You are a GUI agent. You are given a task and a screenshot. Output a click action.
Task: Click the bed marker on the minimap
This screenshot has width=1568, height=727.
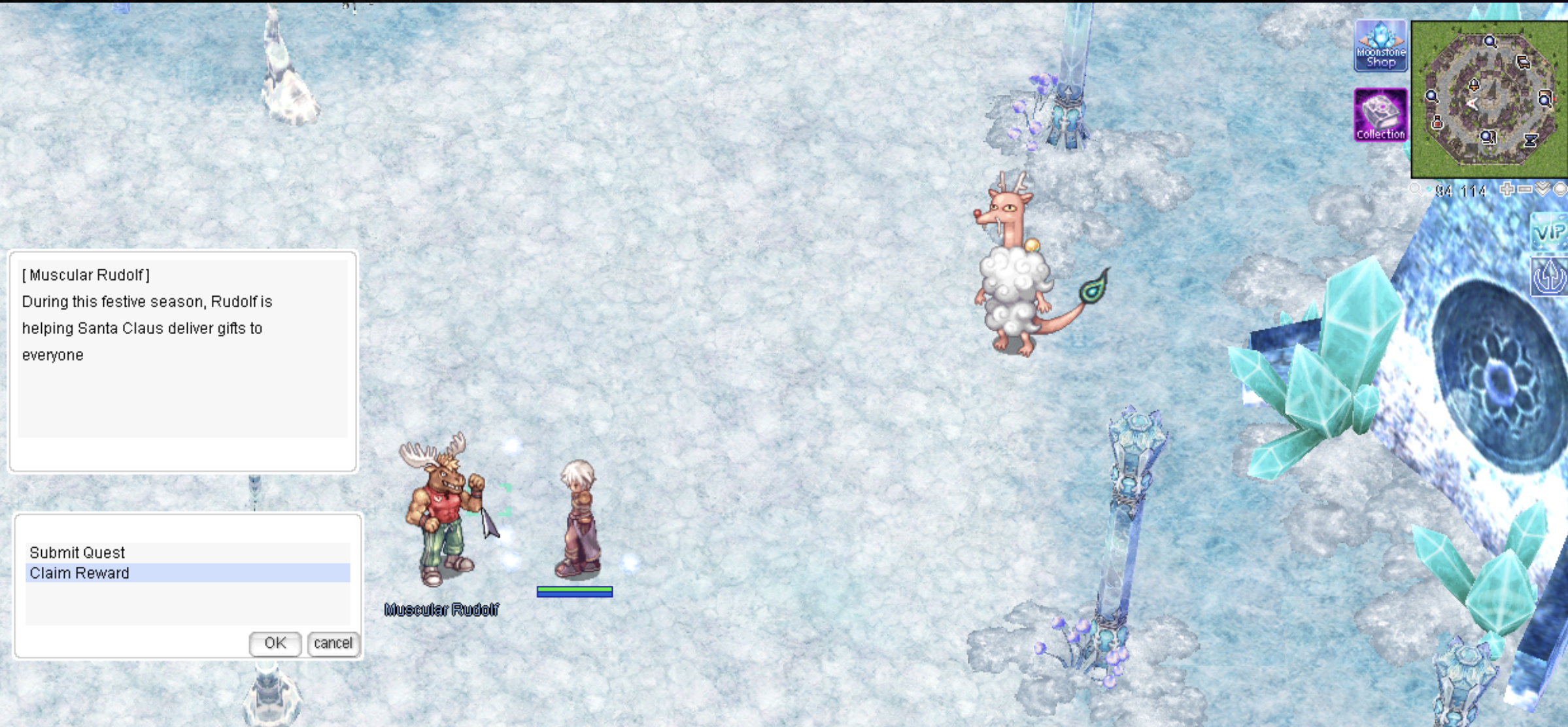coord(1523,62)
